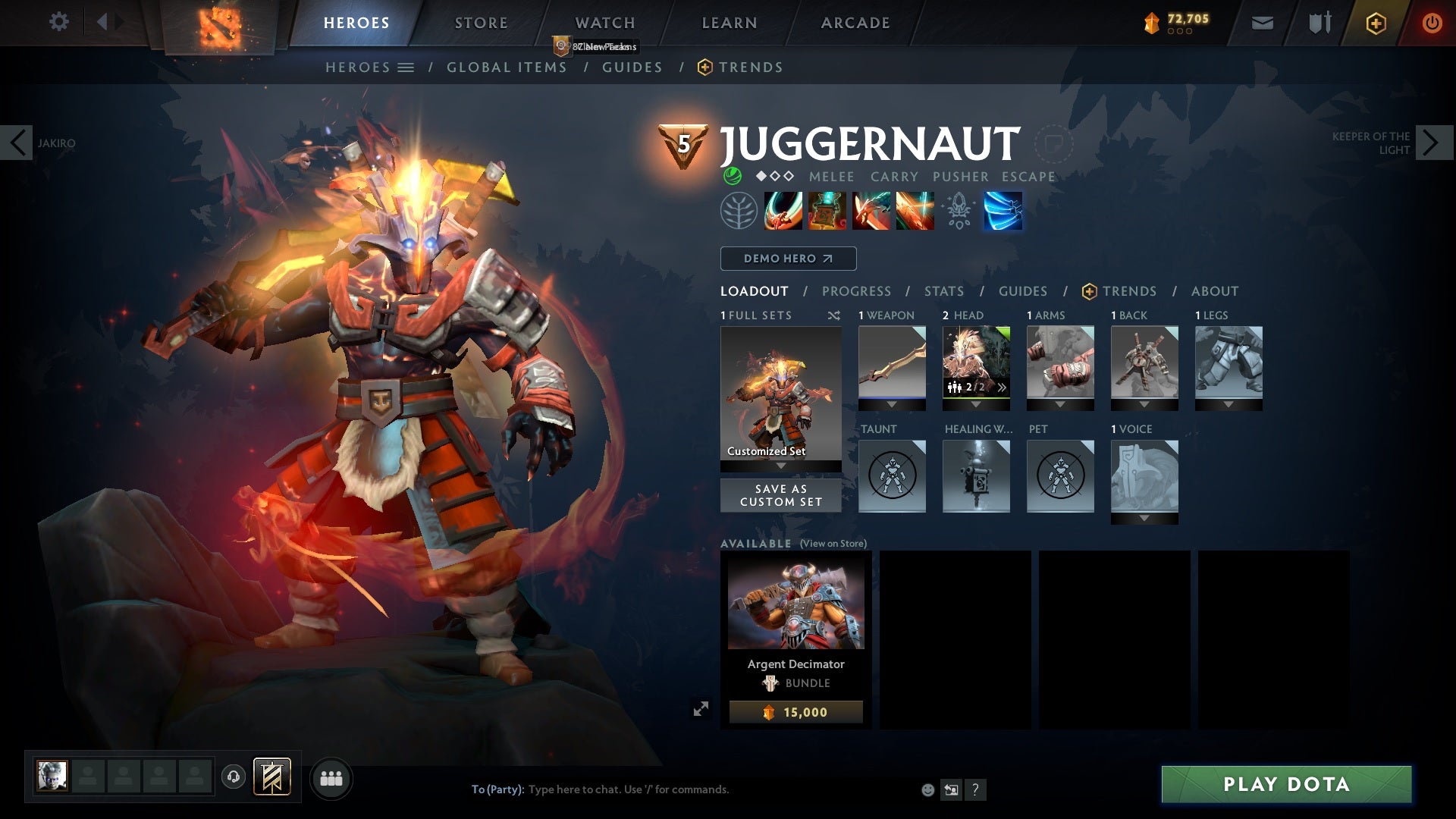Click the mail envelope icon
The width and height of the screenshot is (1456, 819).
tap(1261, 23)
